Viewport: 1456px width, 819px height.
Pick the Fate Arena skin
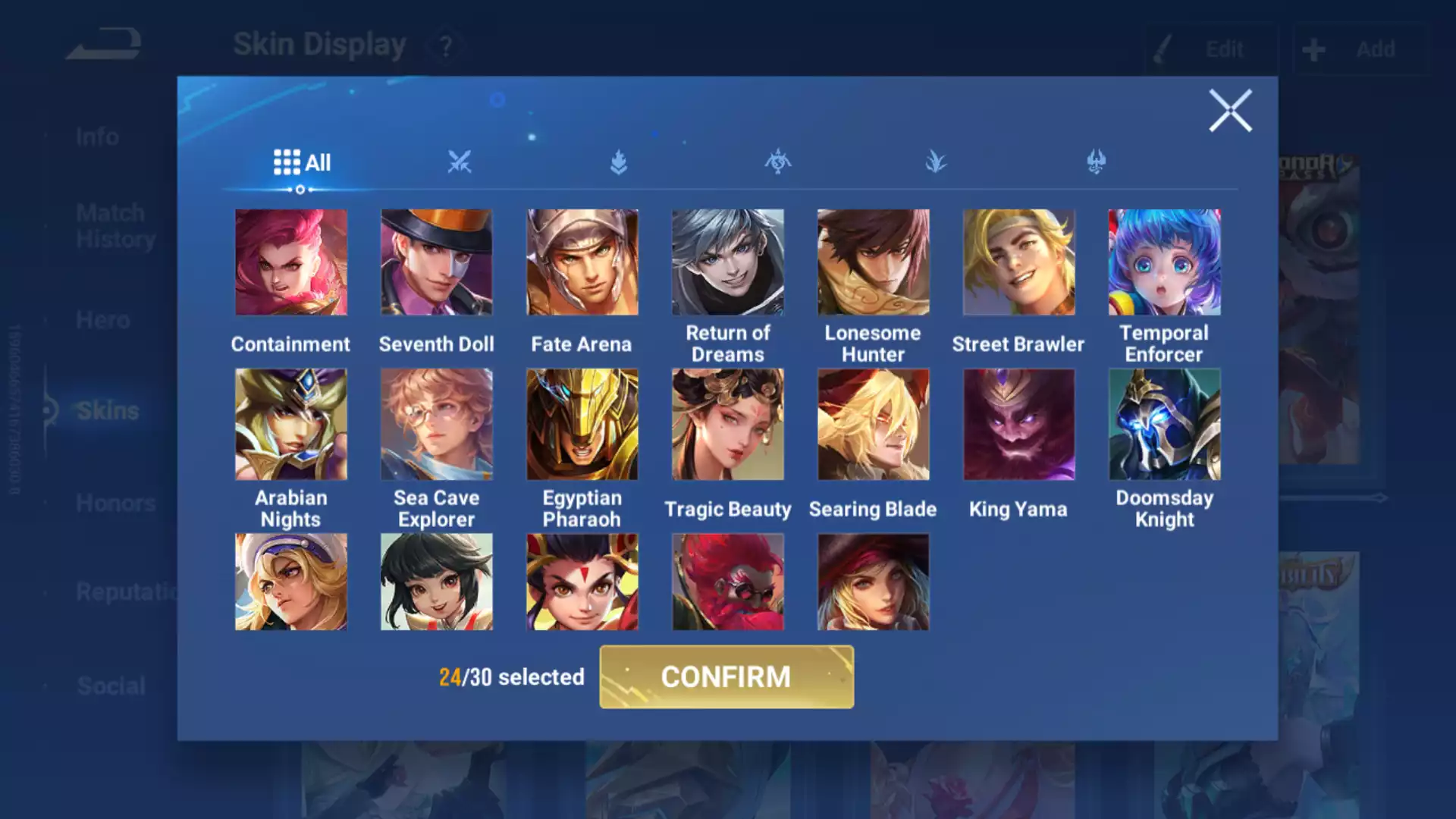point(582,262)
